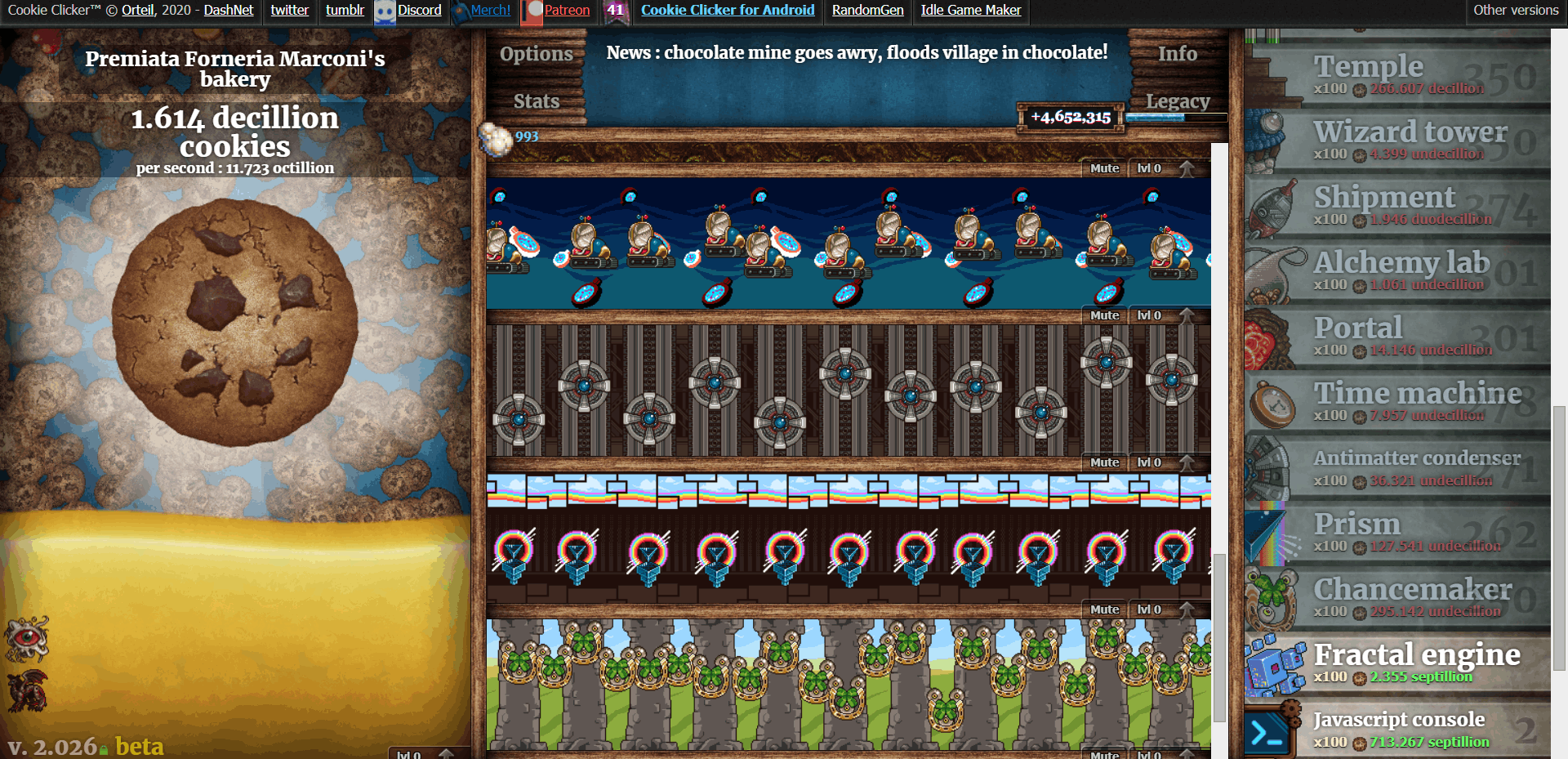
Task: Buy the Shipment building
Action: [1396, 206]
